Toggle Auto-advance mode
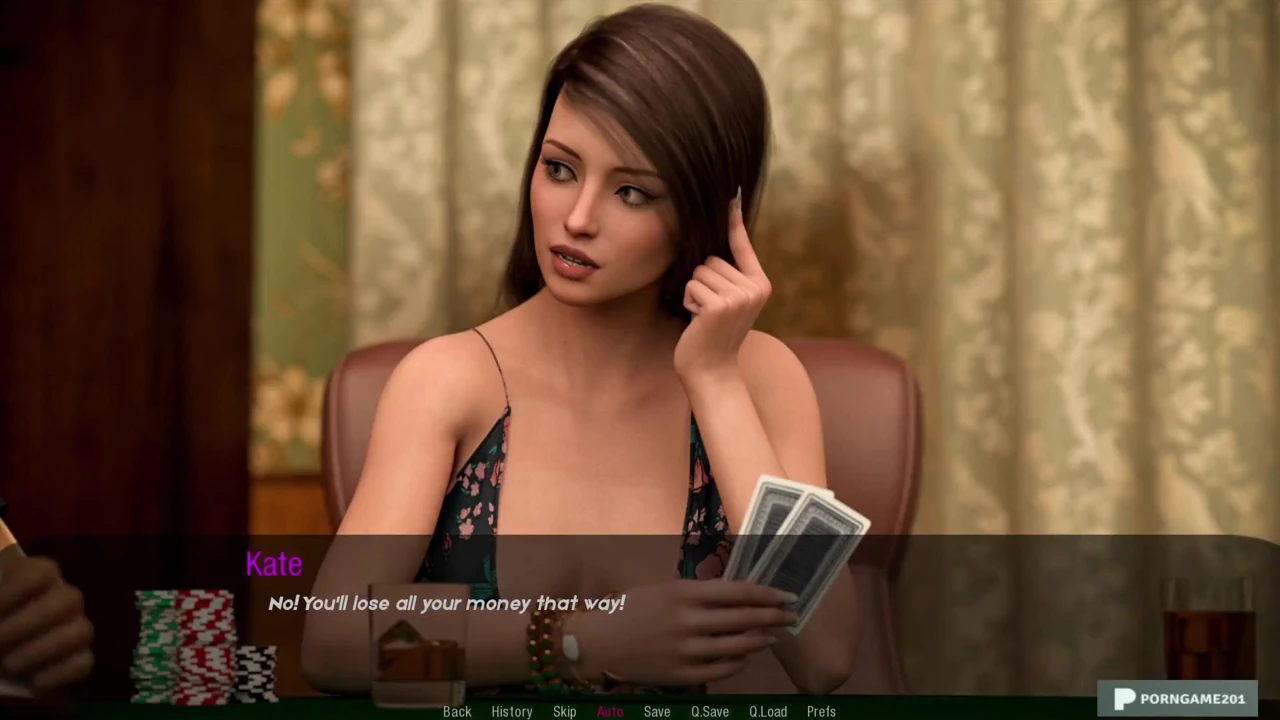This screenshot has height=720, width=1280. (x=610, y=711)
